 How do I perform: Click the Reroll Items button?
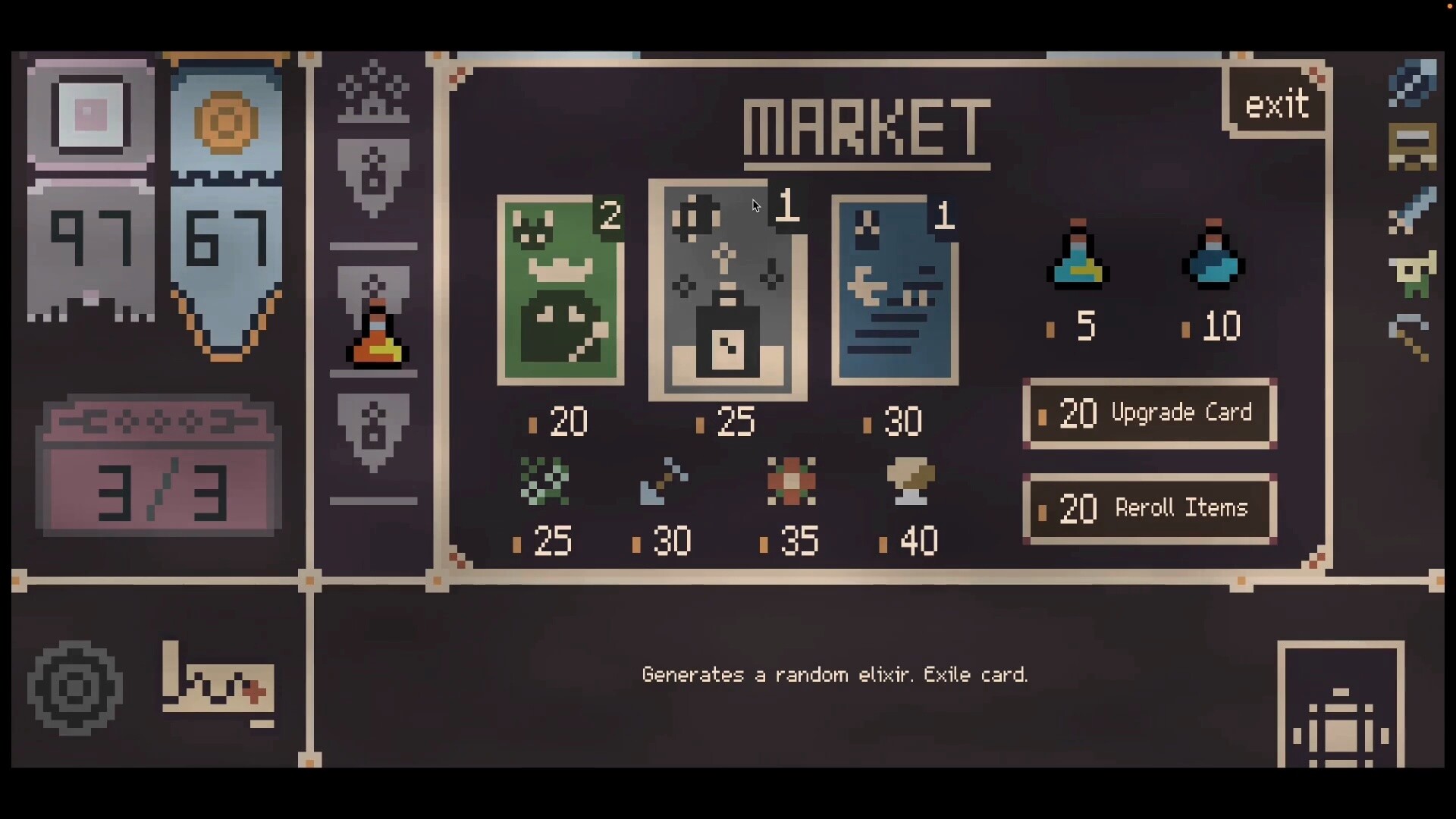coord(1149,508)
